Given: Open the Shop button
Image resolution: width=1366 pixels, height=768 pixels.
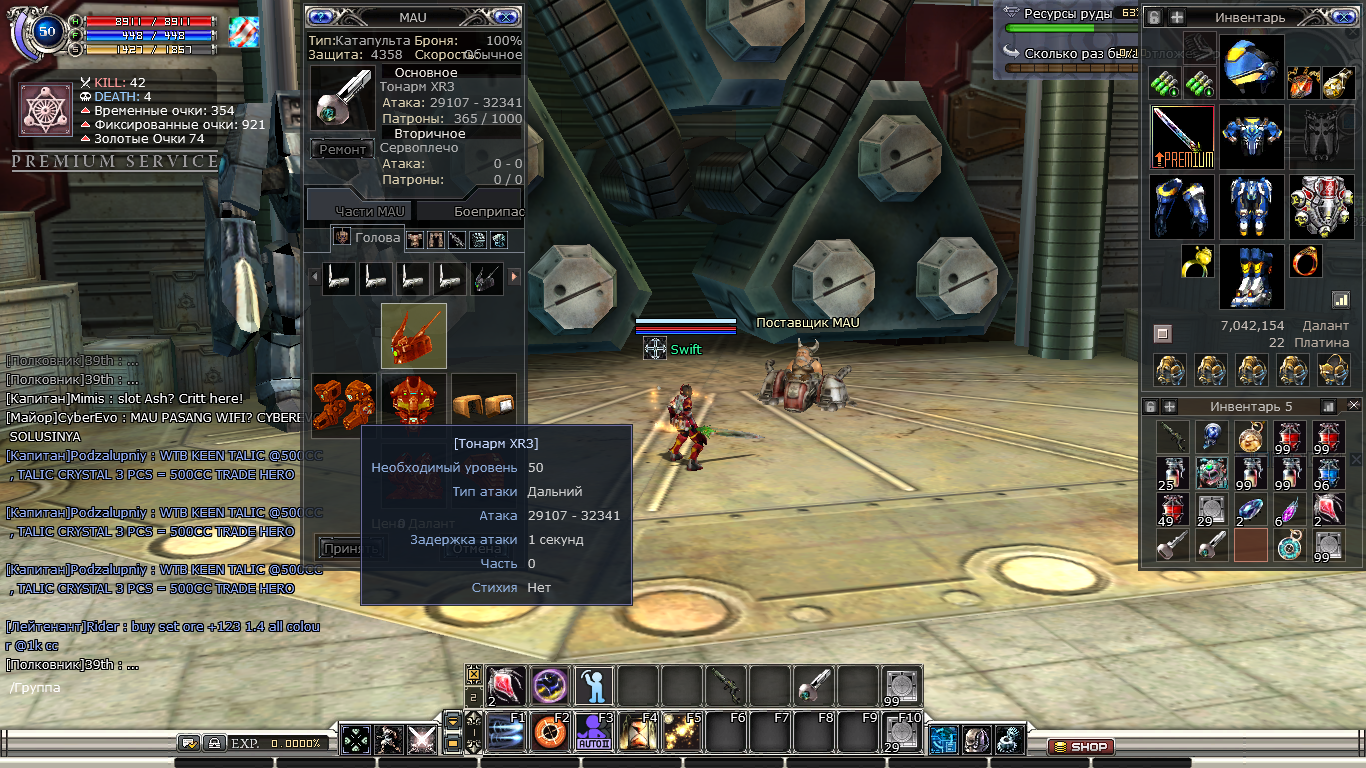Looking at the screenshot, I should pyautogui.click(x=1080, y=747).
